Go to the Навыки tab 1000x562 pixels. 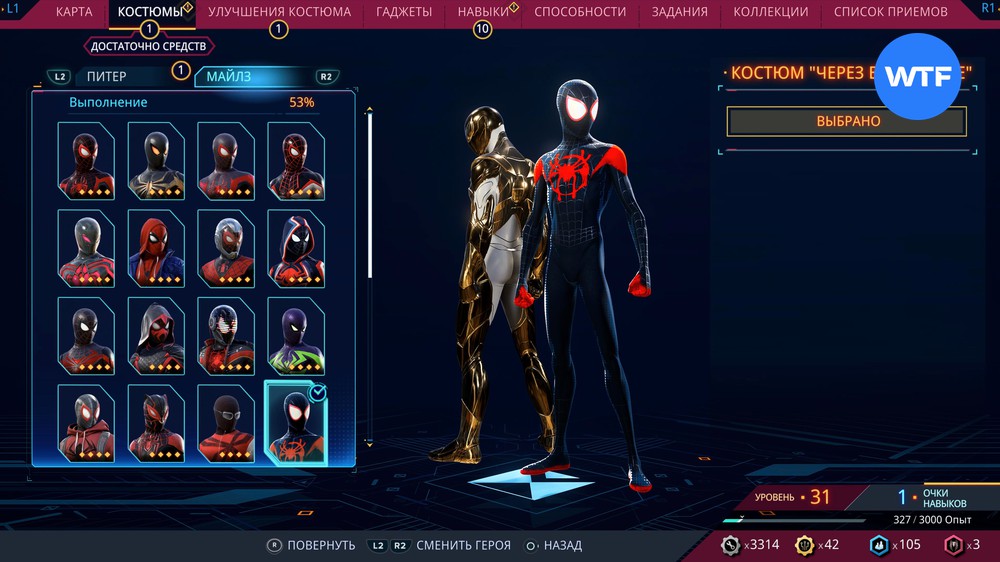pyautogui.click(x=482, y=12)
